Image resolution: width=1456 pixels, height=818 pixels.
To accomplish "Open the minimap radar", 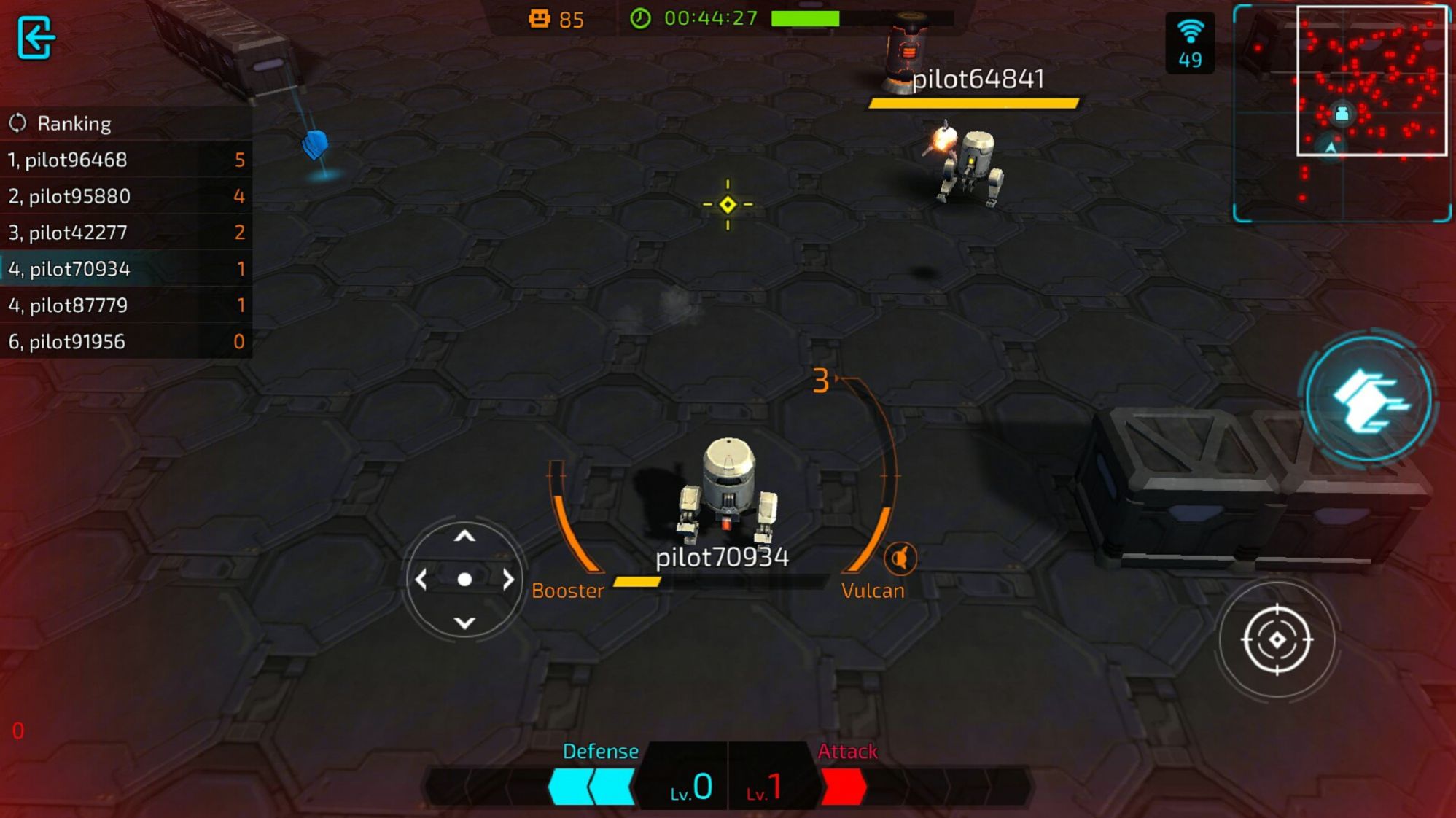I will 1341,113.
